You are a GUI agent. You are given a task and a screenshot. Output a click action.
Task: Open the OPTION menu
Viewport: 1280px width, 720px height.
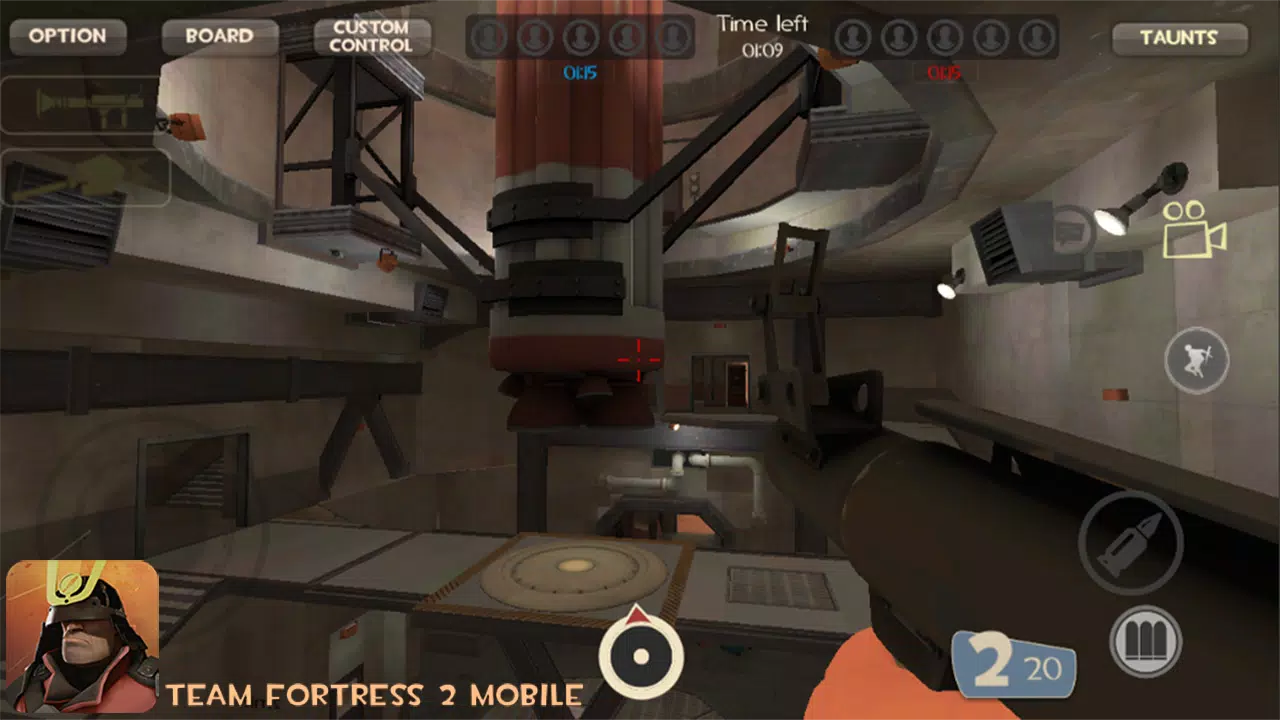click(x=66, y=37)
